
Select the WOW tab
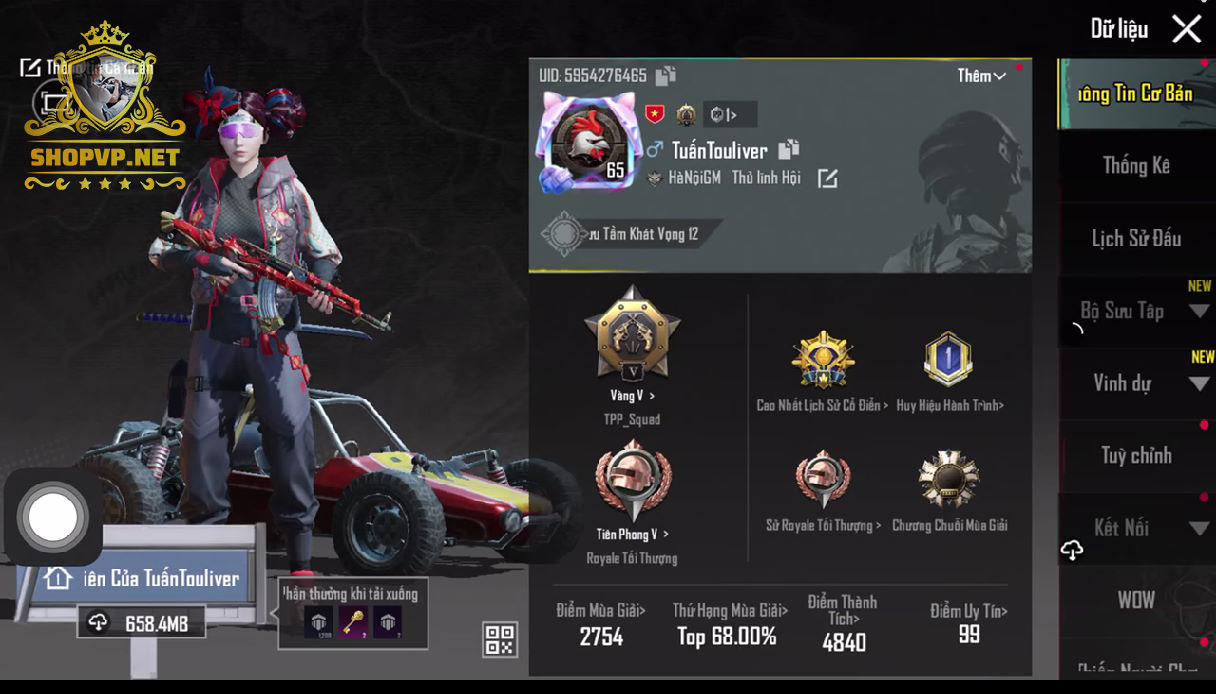click(1136, 600)
